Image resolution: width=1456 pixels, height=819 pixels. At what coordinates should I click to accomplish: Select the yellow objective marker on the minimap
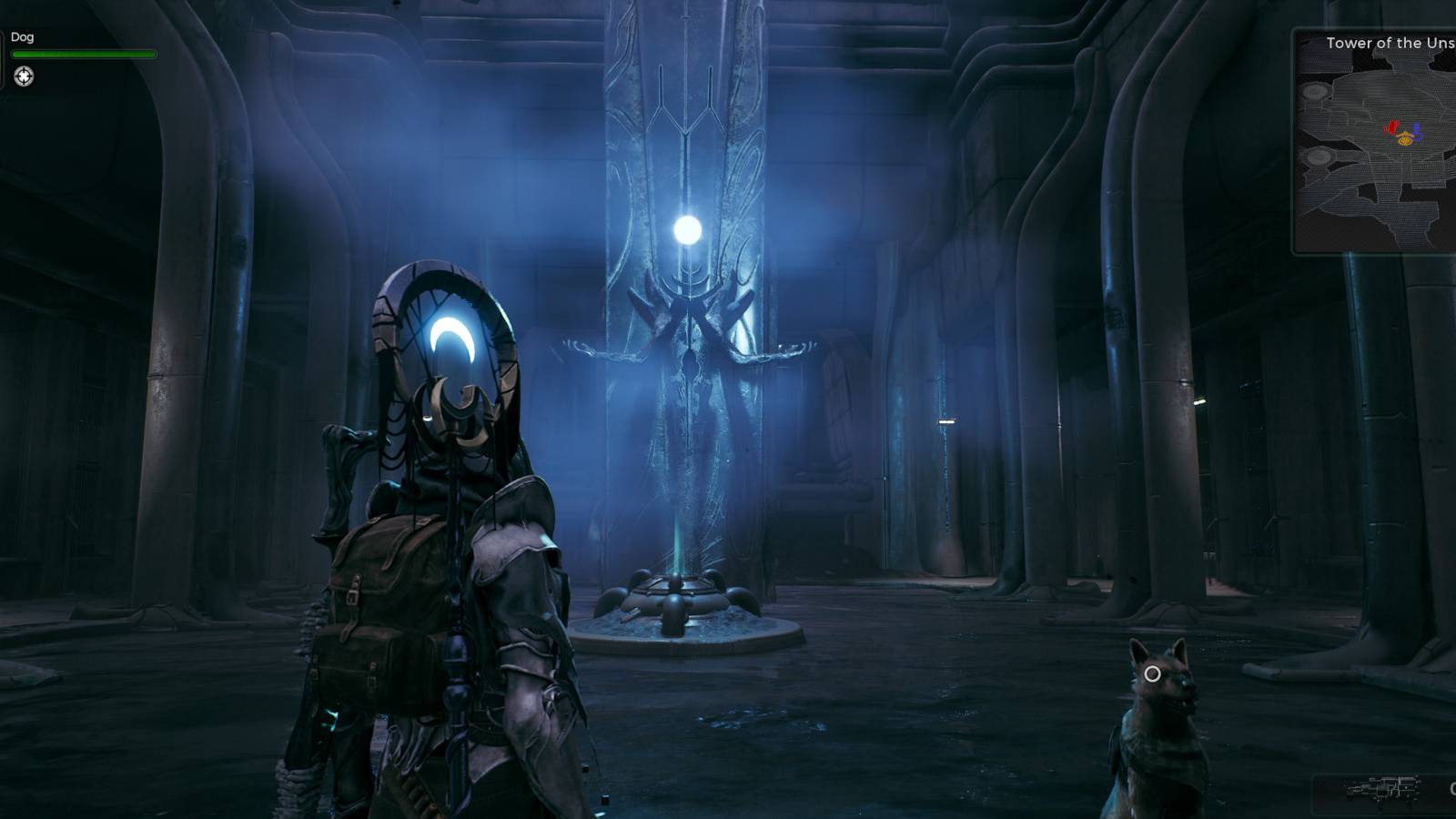(1404, 139)
